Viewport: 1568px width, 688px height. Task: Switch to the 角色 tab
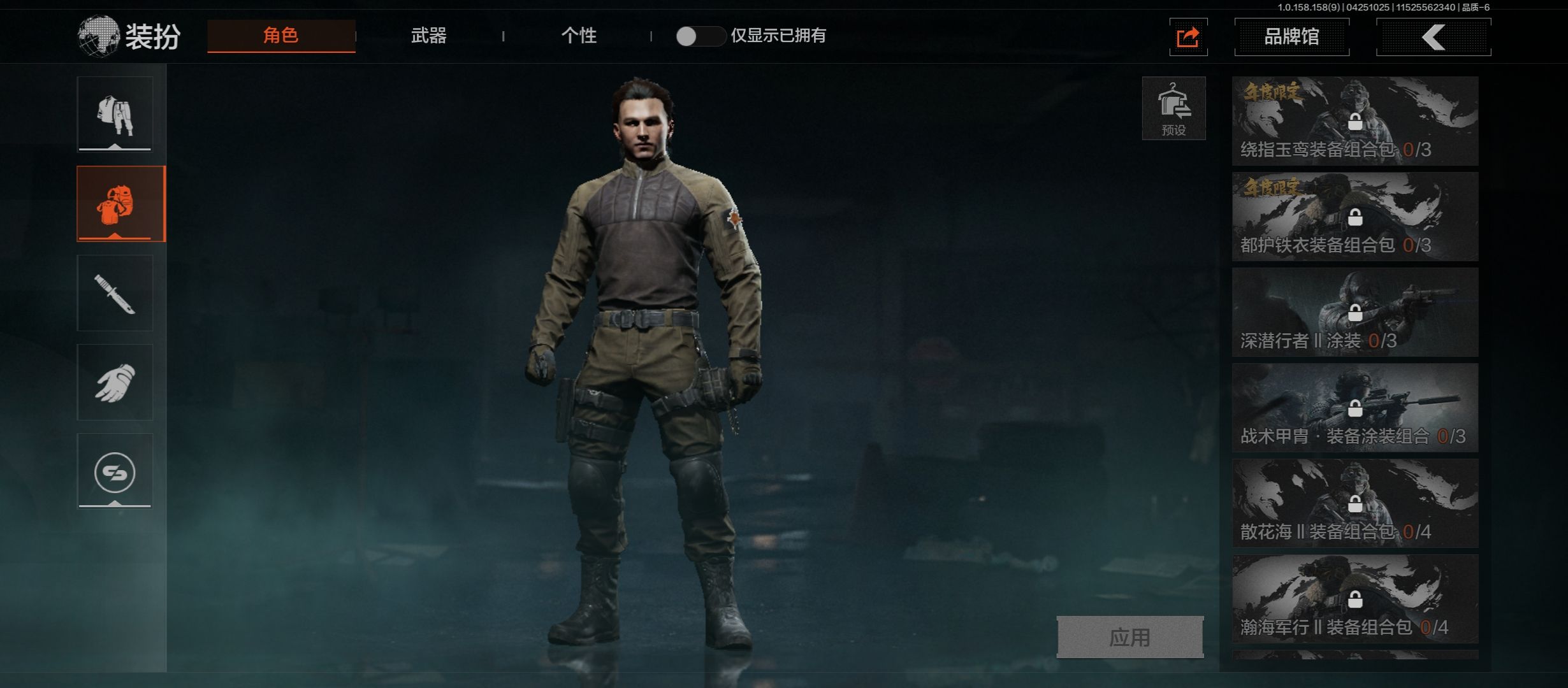(281, 36)
